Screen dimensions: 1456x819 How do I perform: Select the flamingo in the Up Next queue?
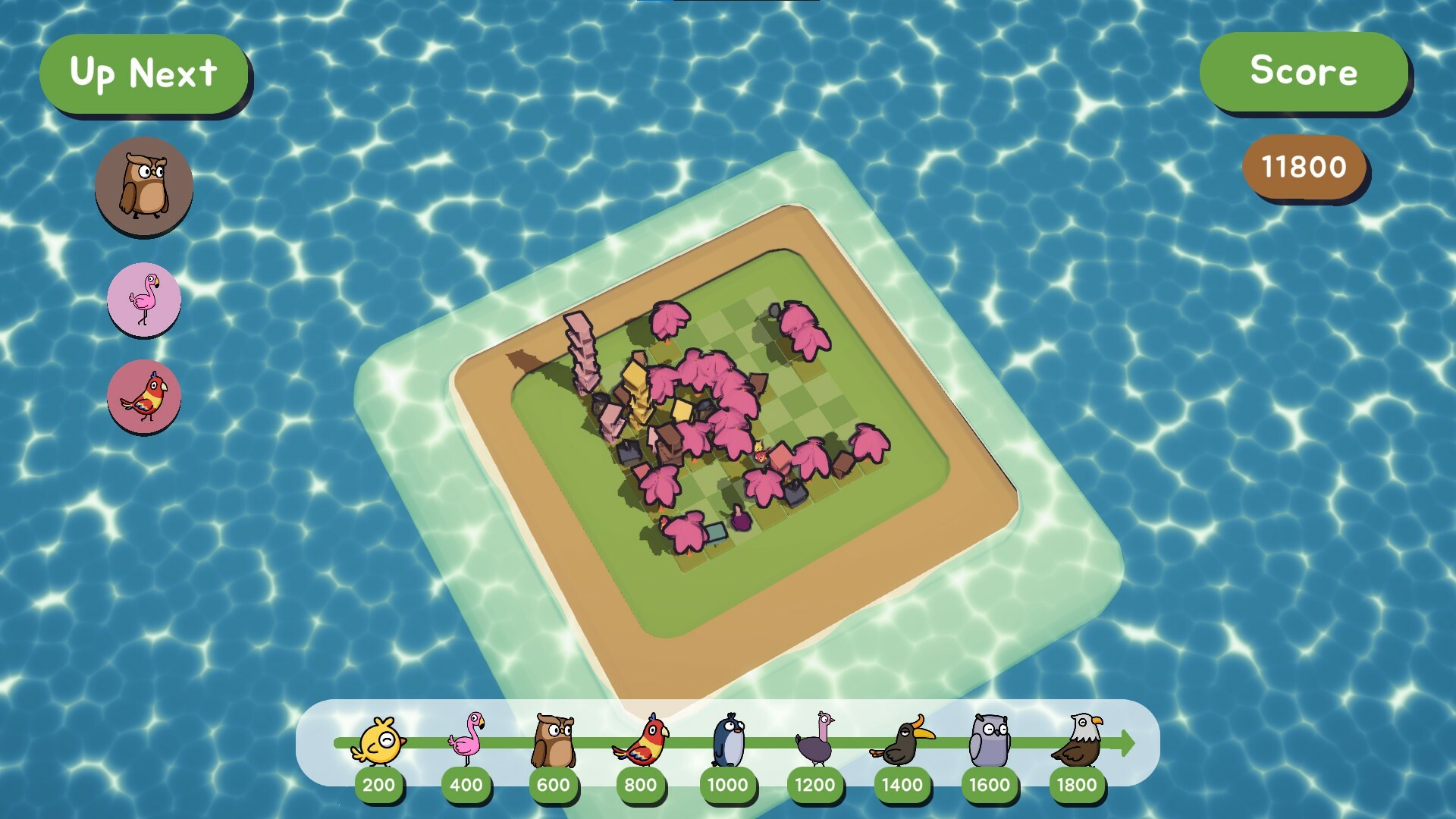(144, 300)
